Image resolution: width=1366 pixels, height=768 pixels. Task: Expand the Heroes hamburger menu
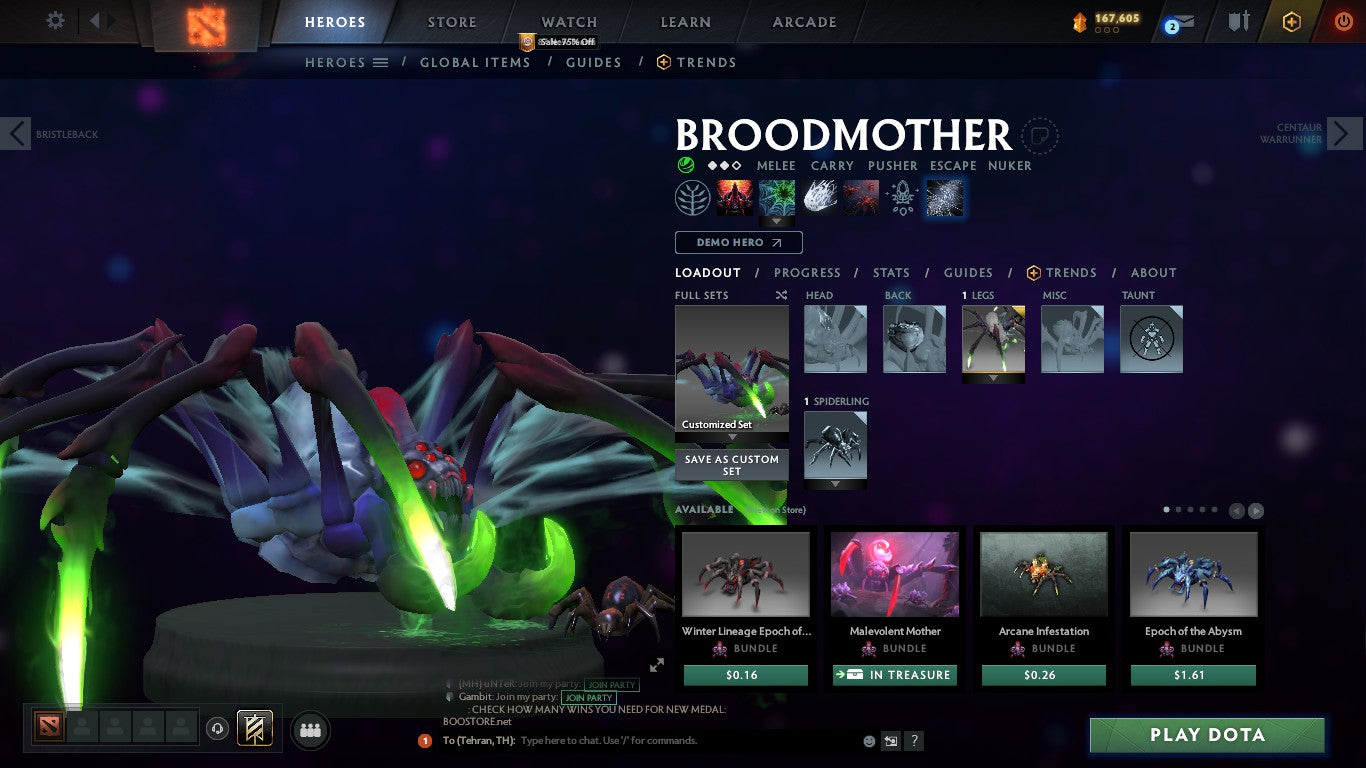[381, 62]
